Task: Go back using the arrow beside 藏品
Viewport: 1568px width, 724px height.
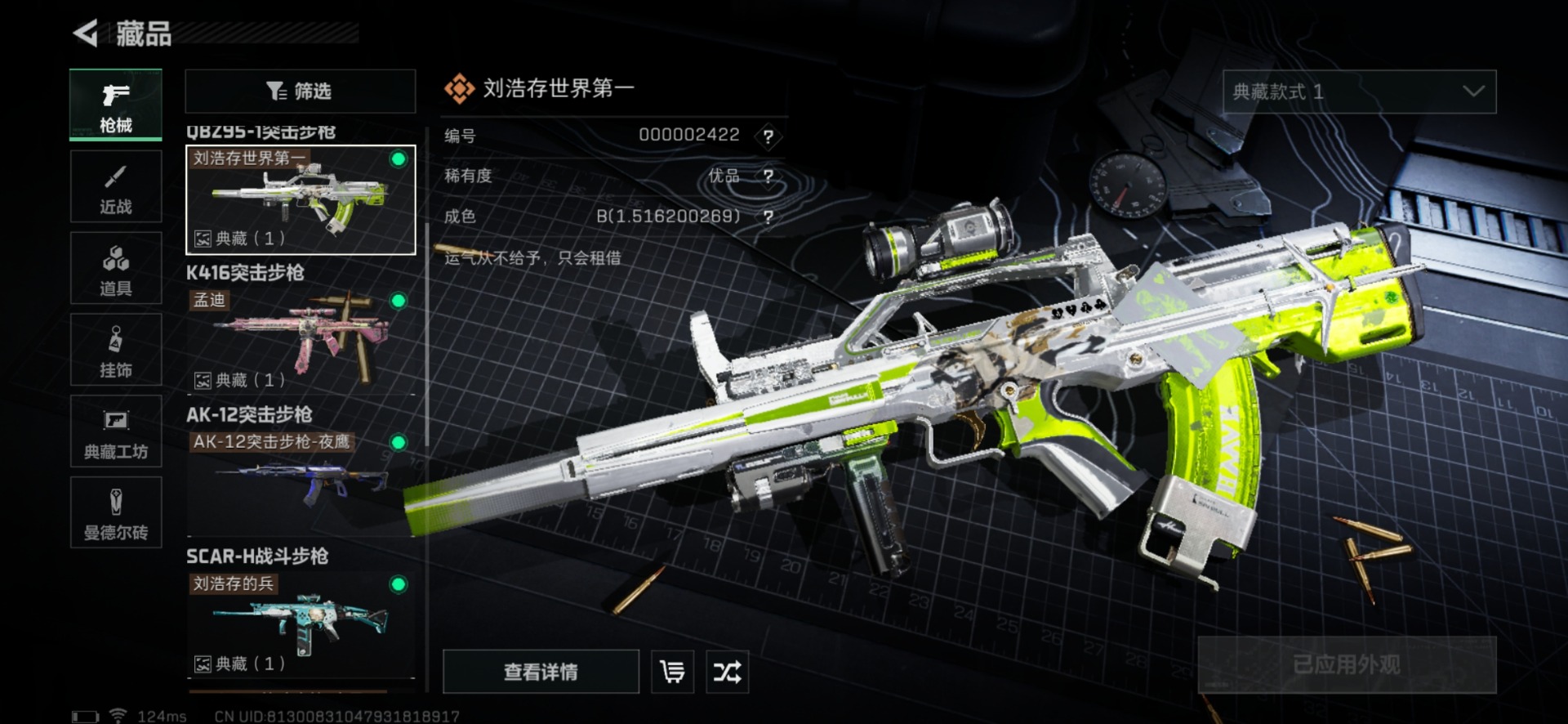Action: coord(86,34)
